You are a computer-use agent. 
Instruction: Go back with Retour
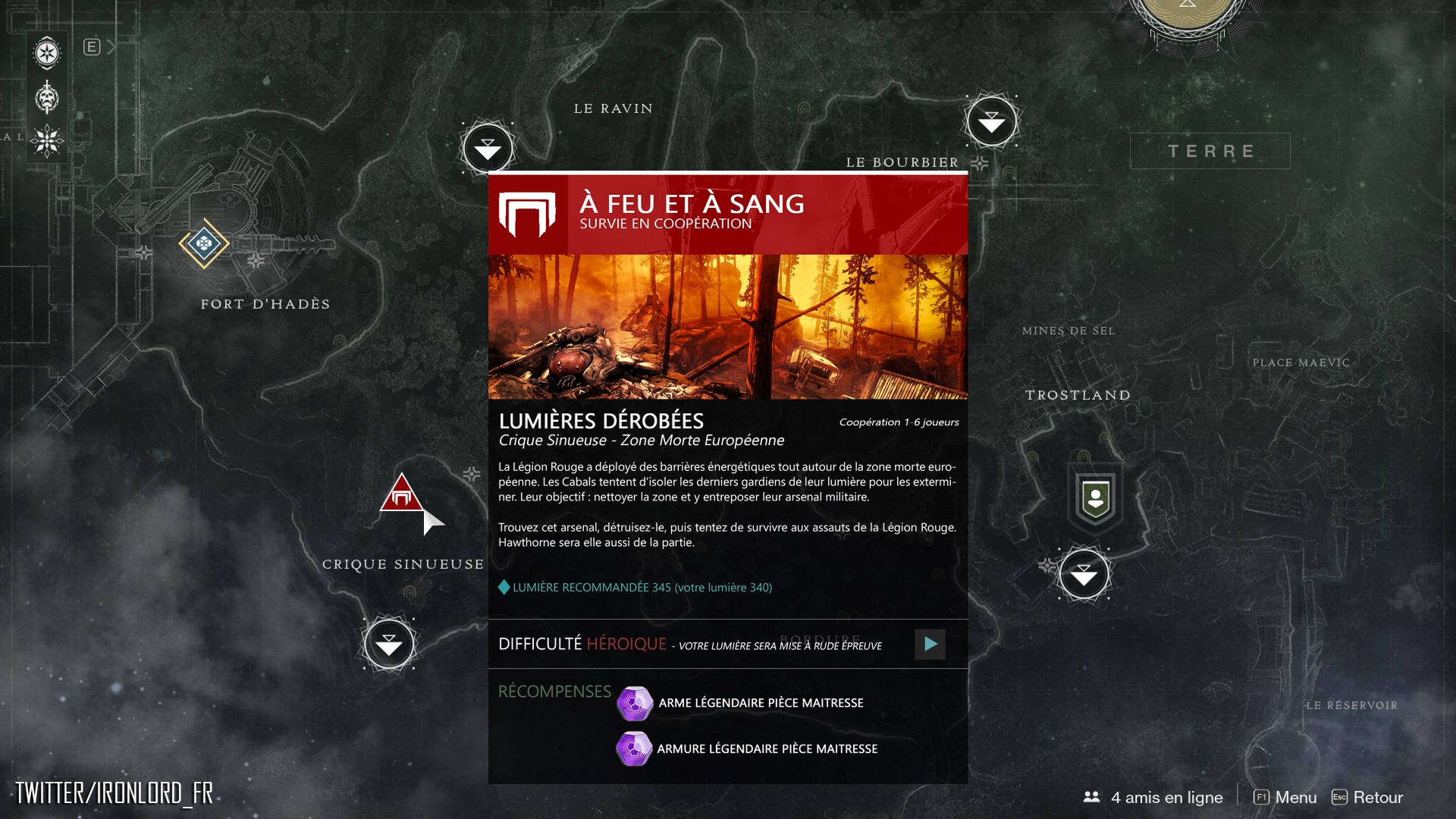1368,797
